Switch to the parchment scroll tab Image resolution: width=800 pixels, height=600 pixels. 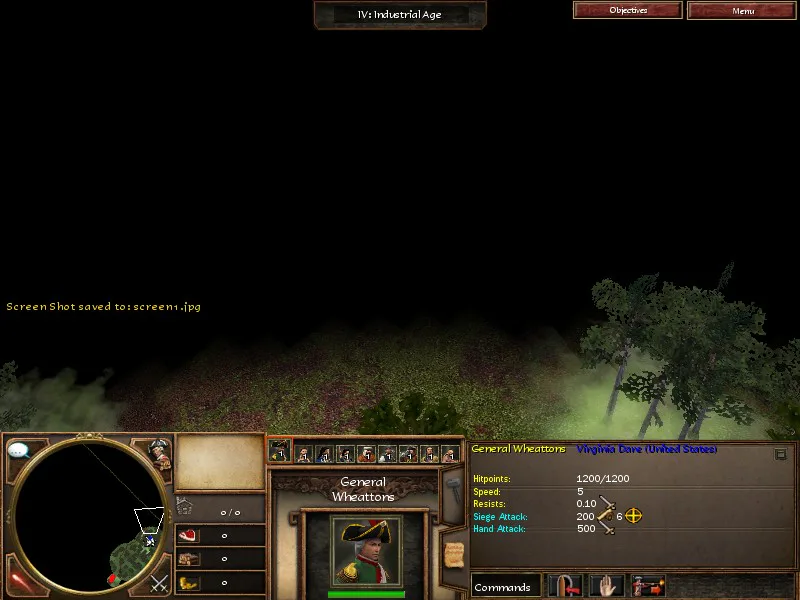(x=453, y=551)
